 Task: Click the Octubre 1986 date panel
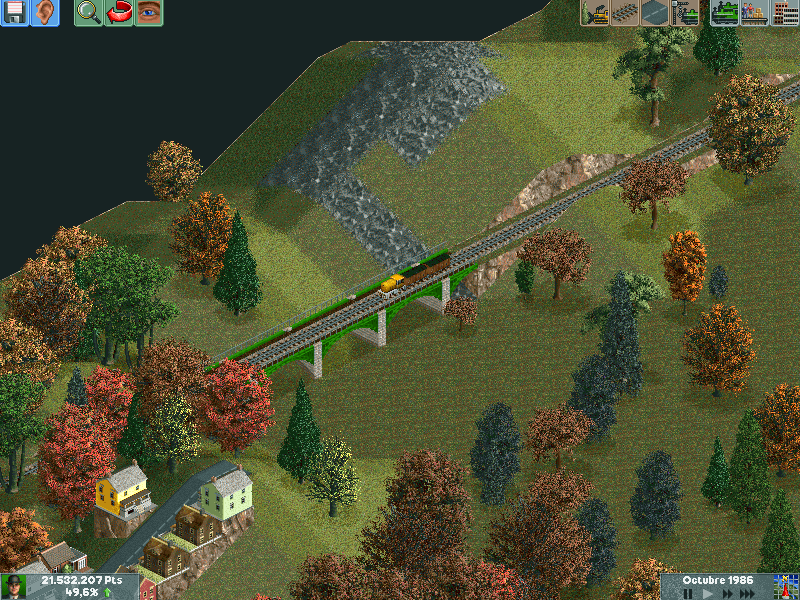[x=717, y=580]
